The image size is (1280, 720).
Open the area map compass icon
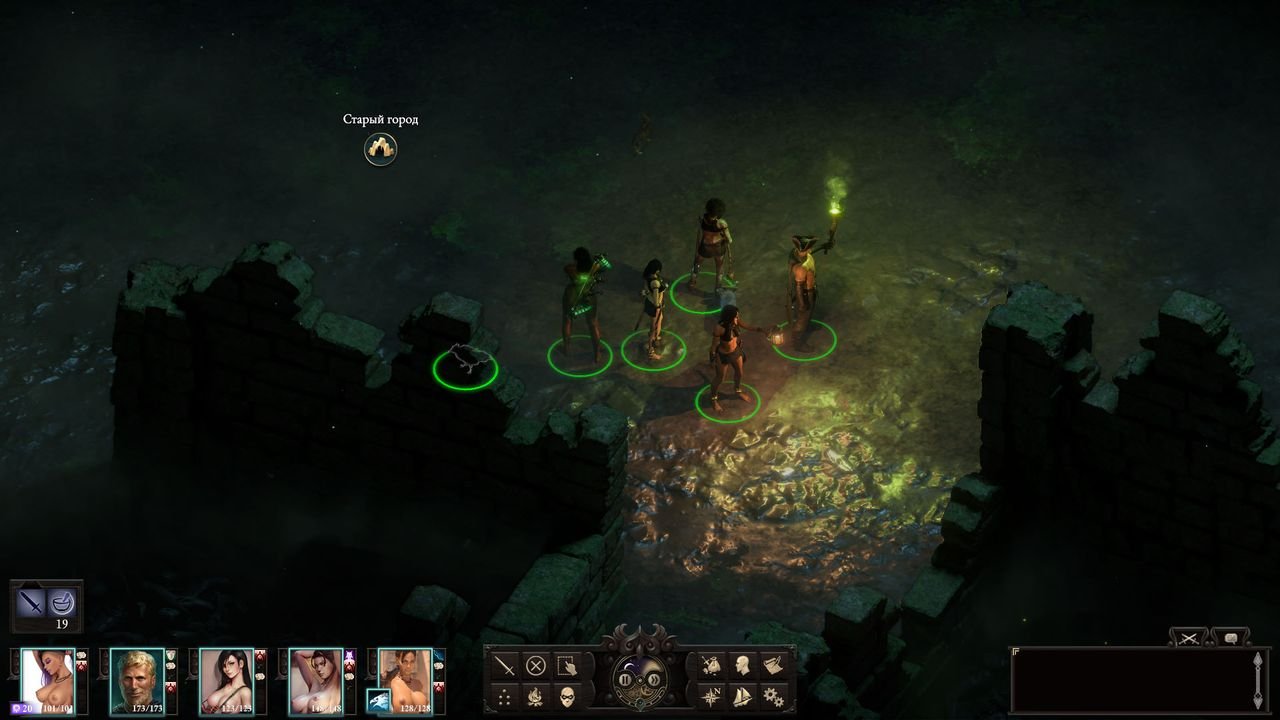[x=711, y=696]
